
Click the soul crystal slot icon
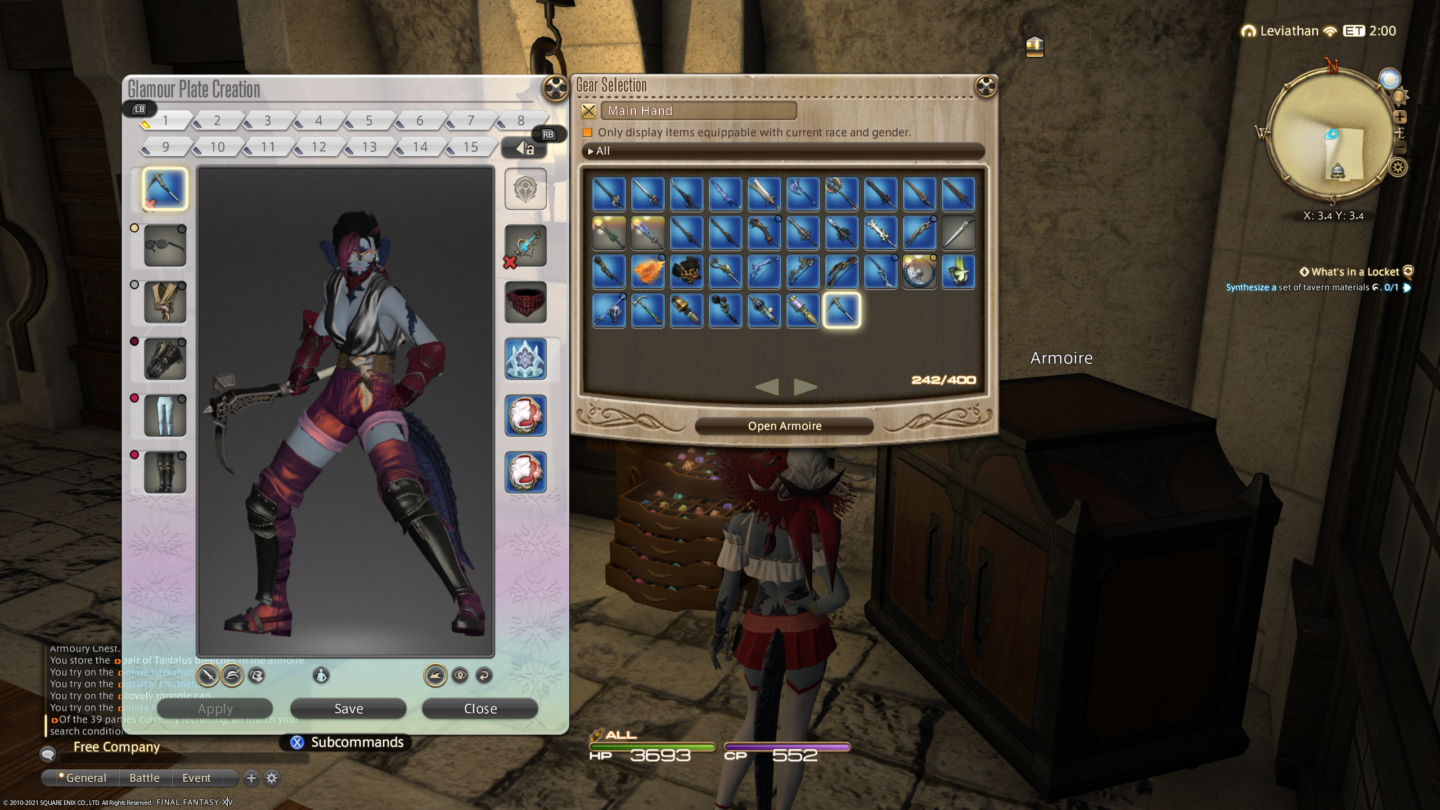pyautogui.click(x=525, y=188)
